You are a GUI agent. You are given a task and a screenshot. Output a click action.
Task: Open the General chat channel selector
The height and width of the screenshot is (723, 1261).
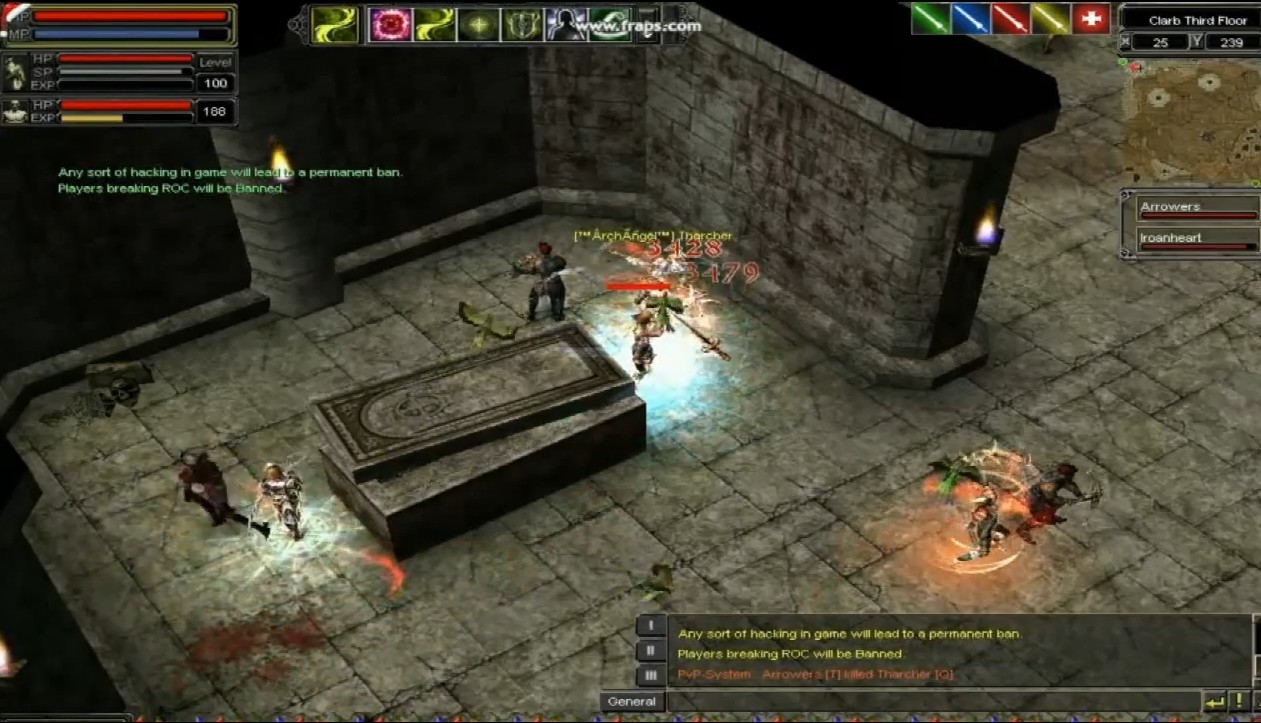[x=632, y=702]
